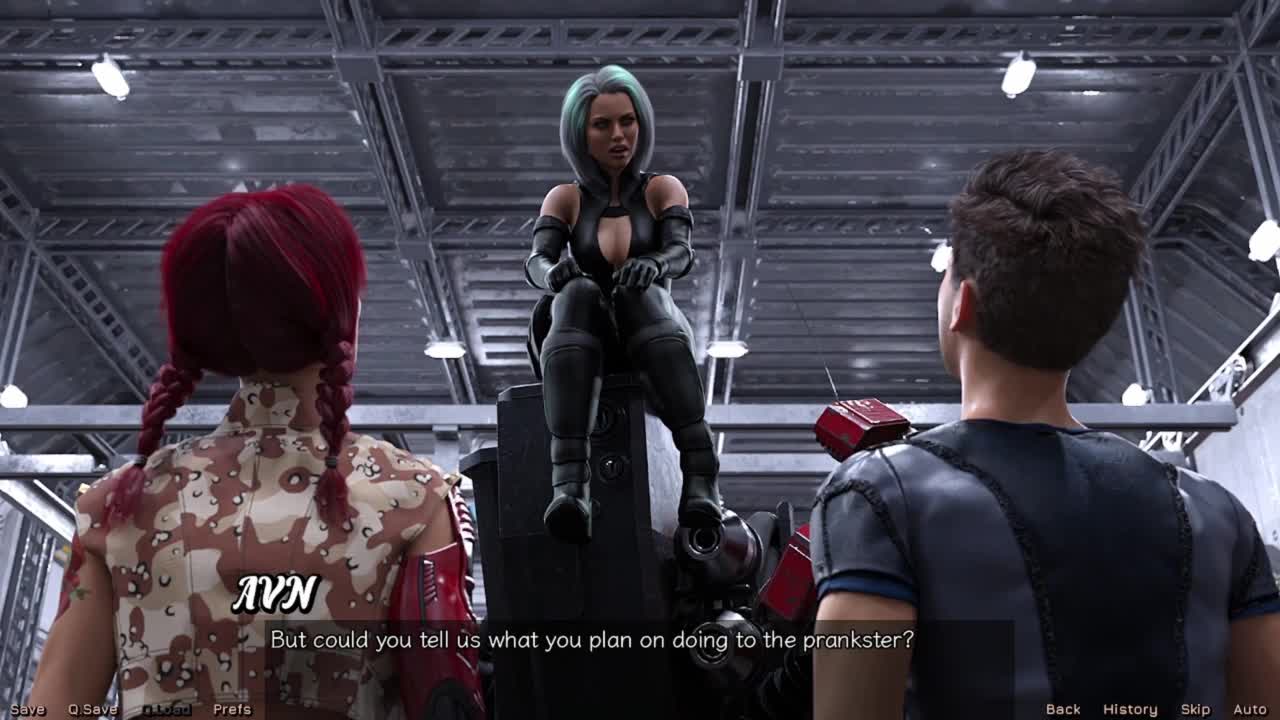Go Back to previous dialogue line
Image resolution: width=1280 pixels, height=720 pixels.
click(x=1063, y=709)
